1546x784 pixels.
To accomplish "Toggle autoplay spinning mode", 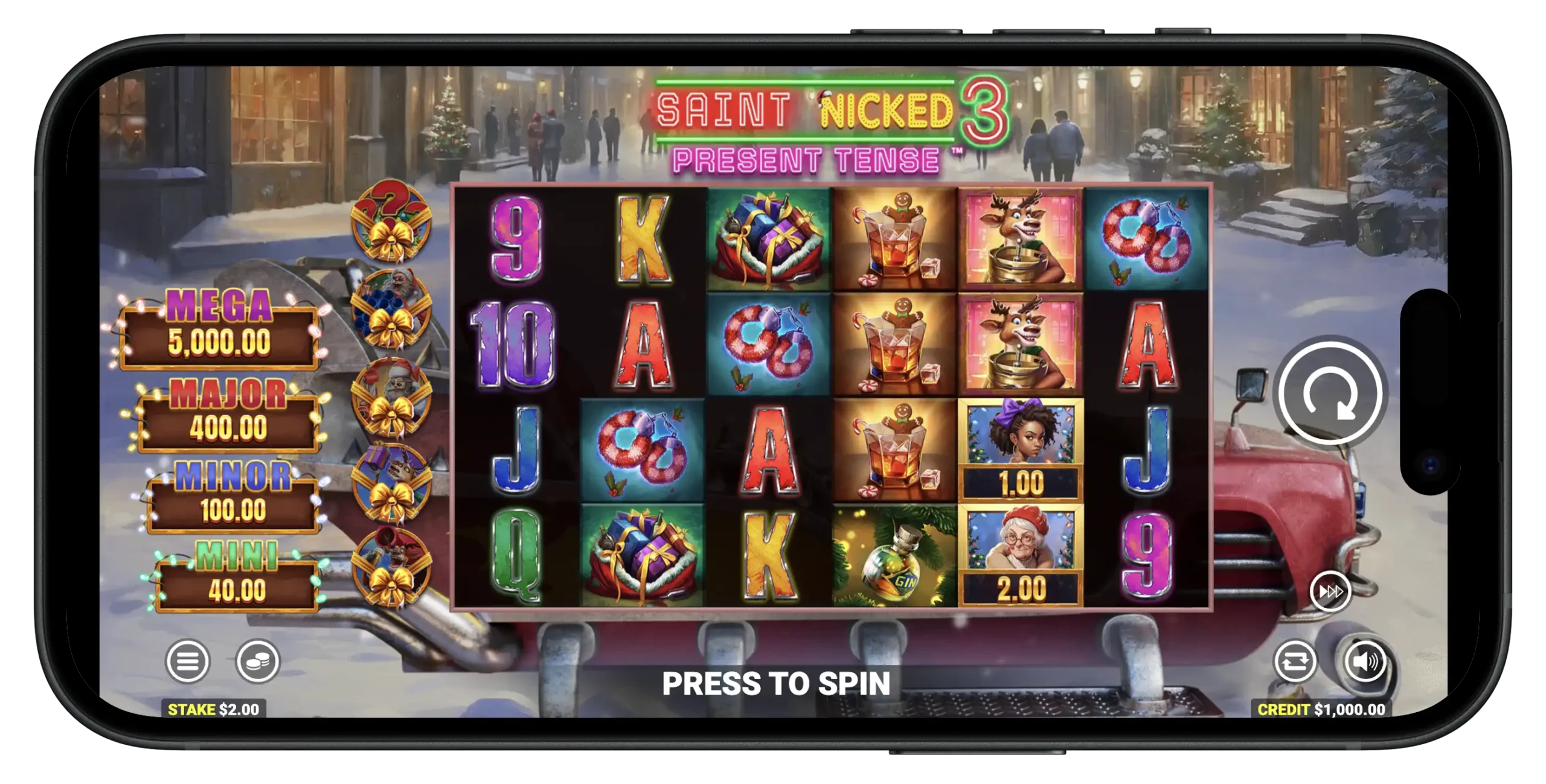I will (x=1297, y=661).
